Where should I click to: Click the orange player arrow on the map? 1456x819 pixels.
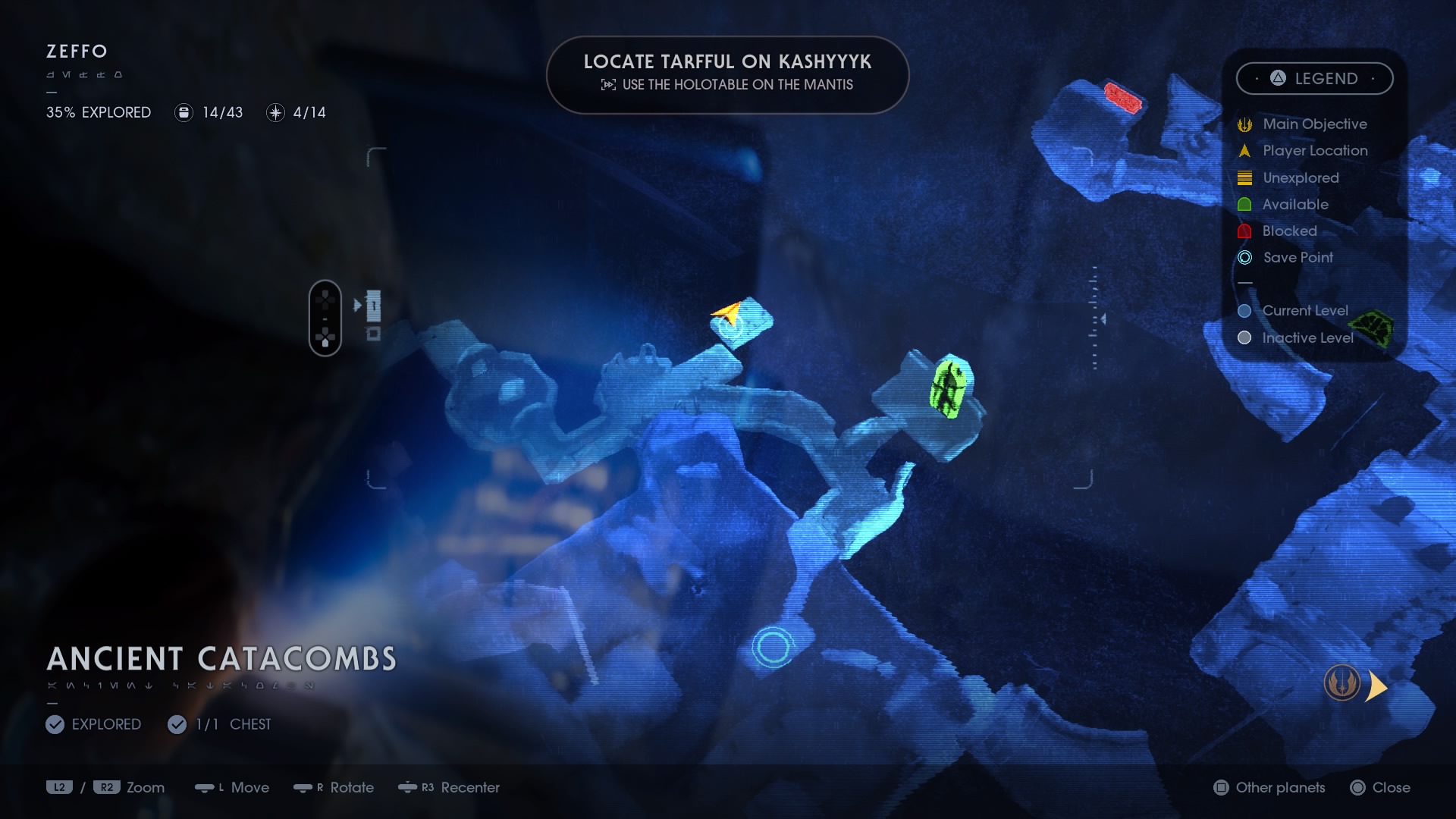pyautogui.click(x=726, y=312)
